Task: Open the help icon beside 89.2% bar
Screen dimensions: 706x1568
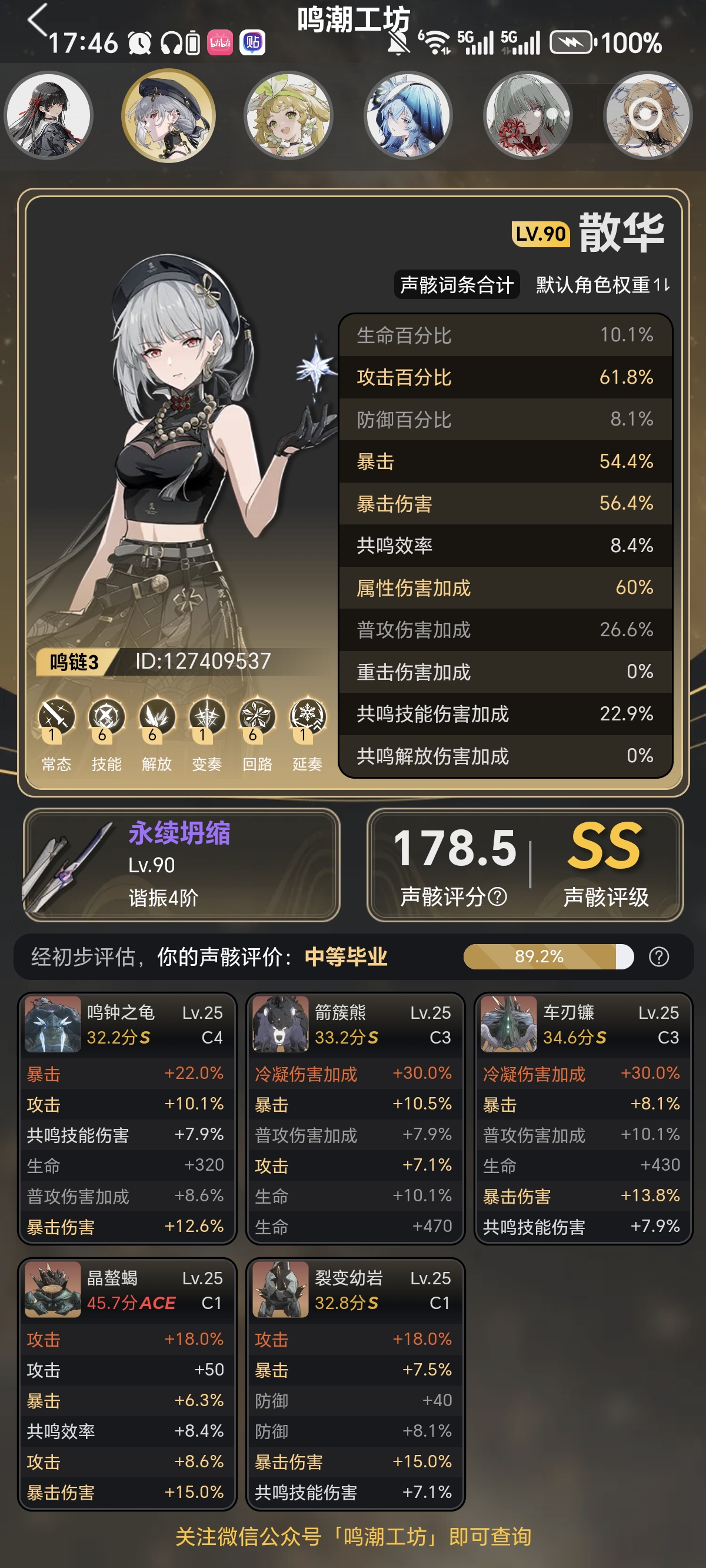Action: (658, 957)
